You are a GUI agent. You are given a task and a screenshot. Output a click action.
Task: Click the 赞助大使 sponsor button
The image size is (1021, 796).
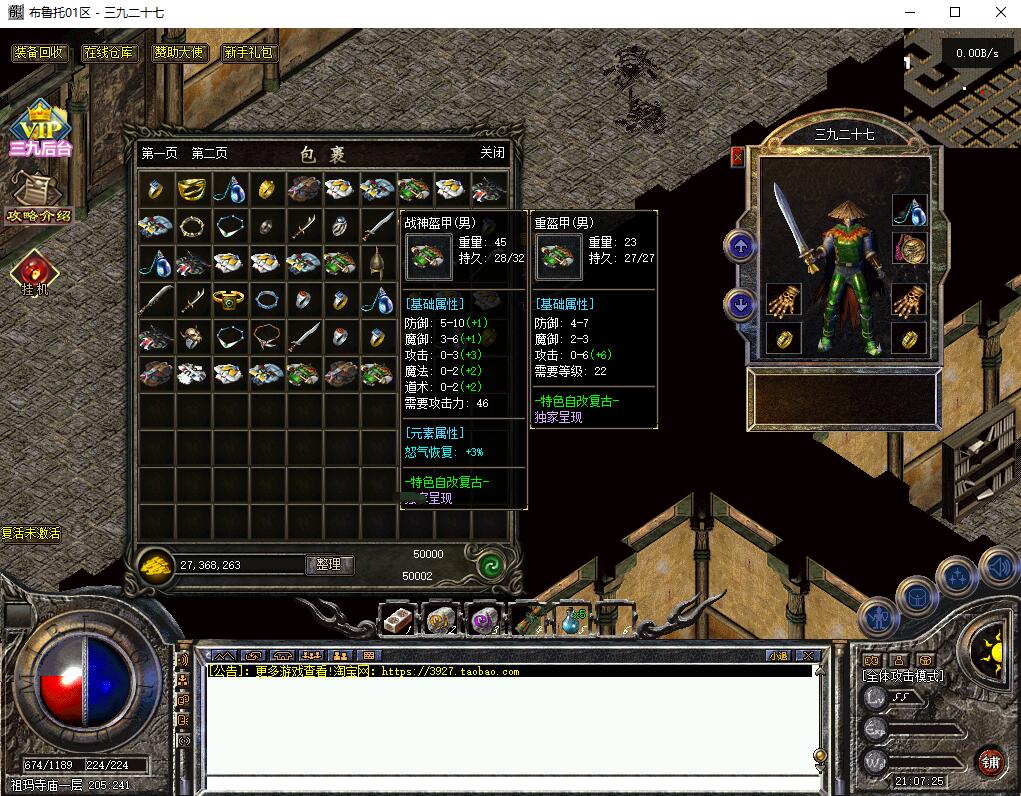tap(180, 53)
